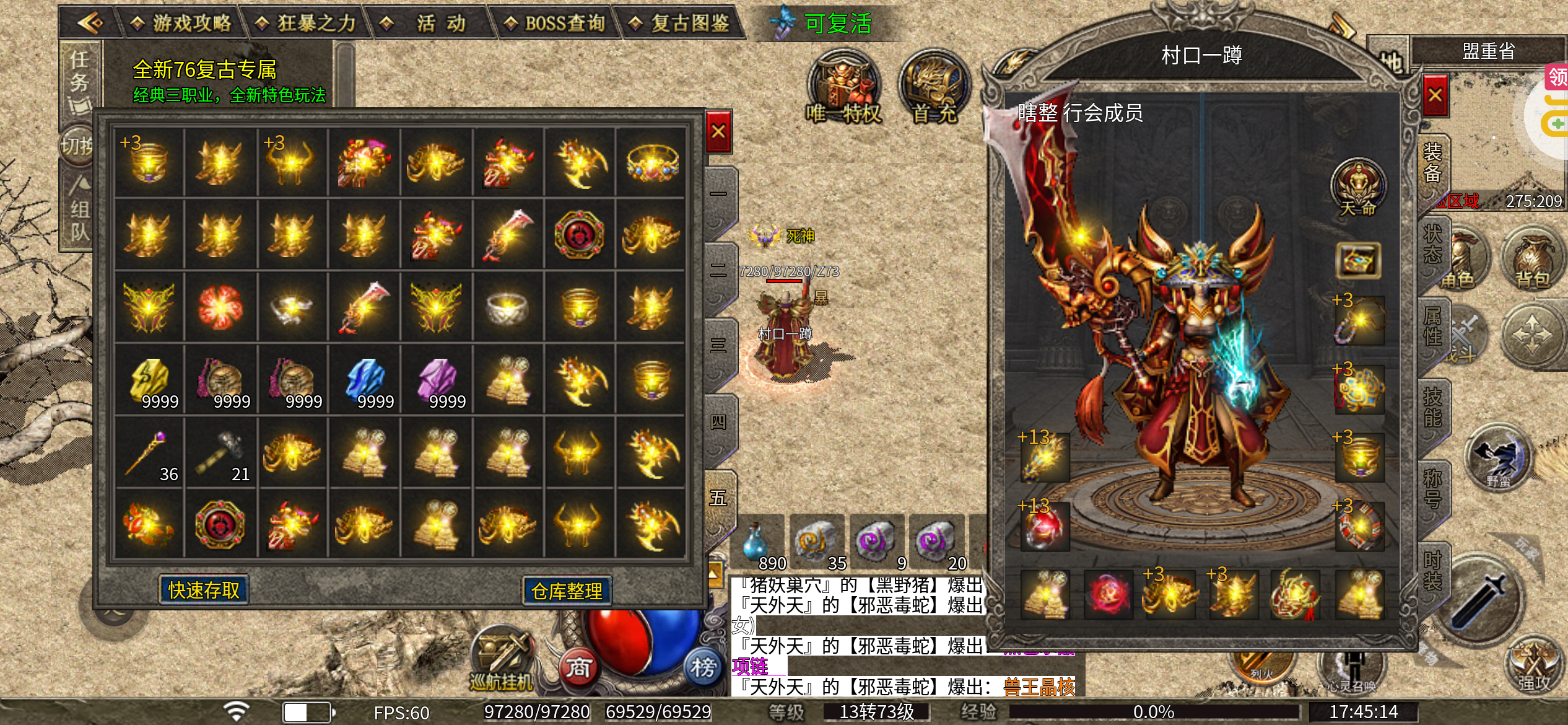Open the 技能 skills tab
This screenshot has width=1568, height=725.
pos(1432,407)
